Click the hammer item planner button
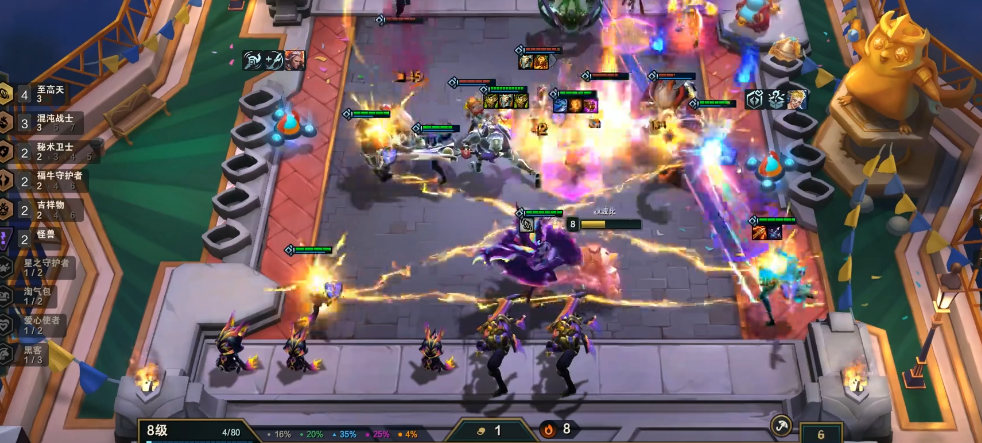982x443 pixels. 782,425
